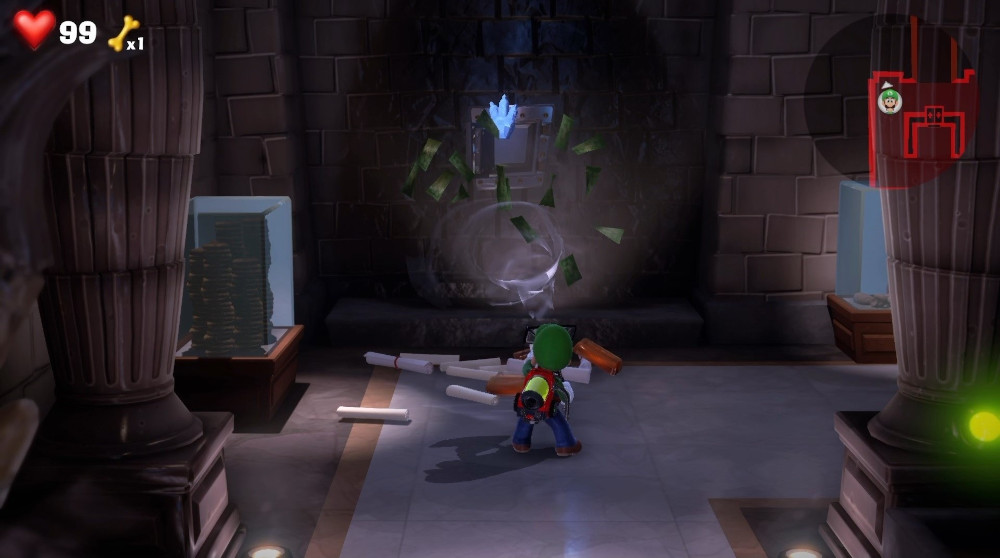The height and width of the screenshot is (558, 1000).
Task: Select the golden bone item icon
Action: (122, 32)
